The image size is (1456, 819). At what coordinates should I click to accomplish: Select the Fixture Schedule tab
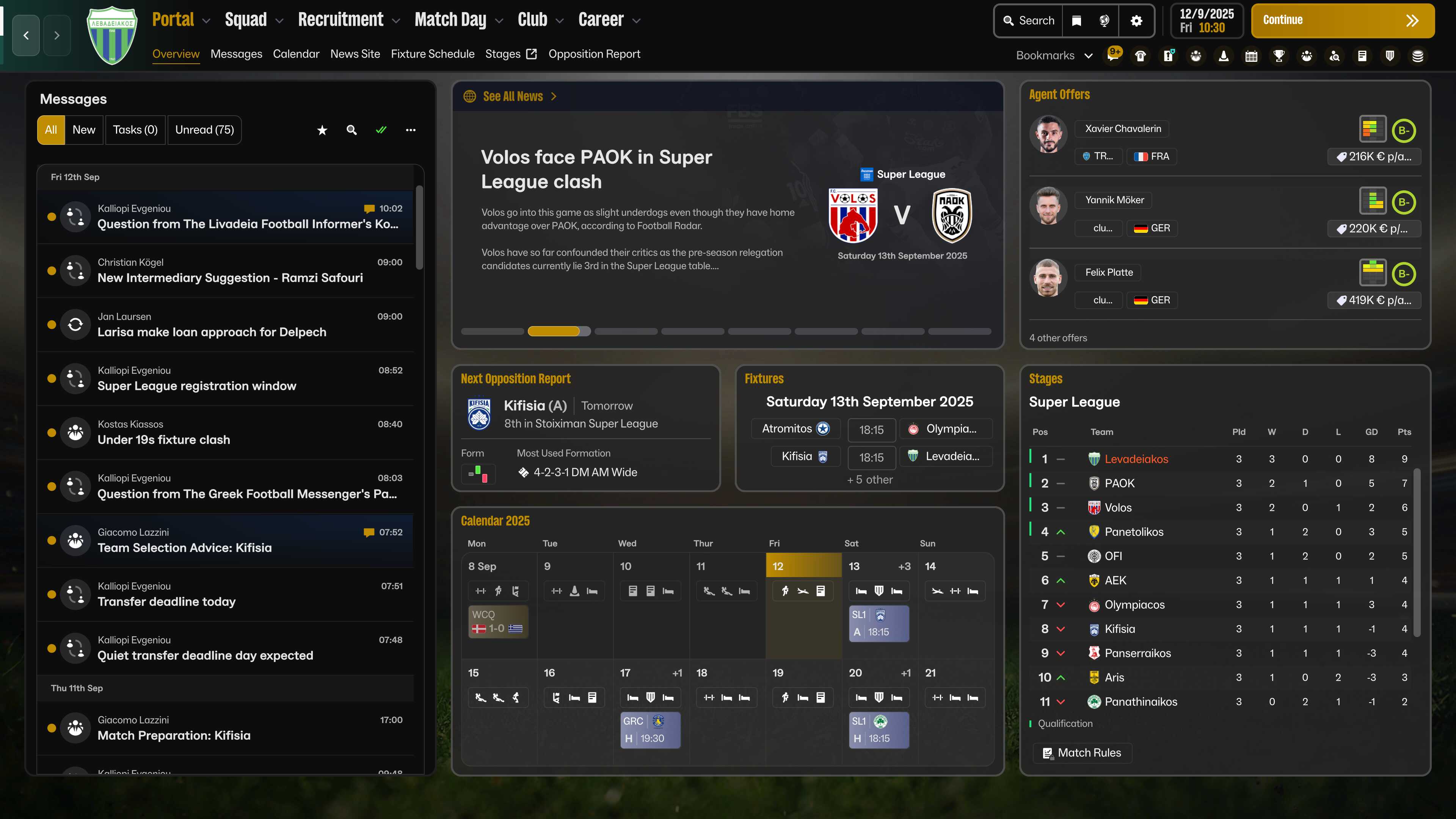coord(432,54)
